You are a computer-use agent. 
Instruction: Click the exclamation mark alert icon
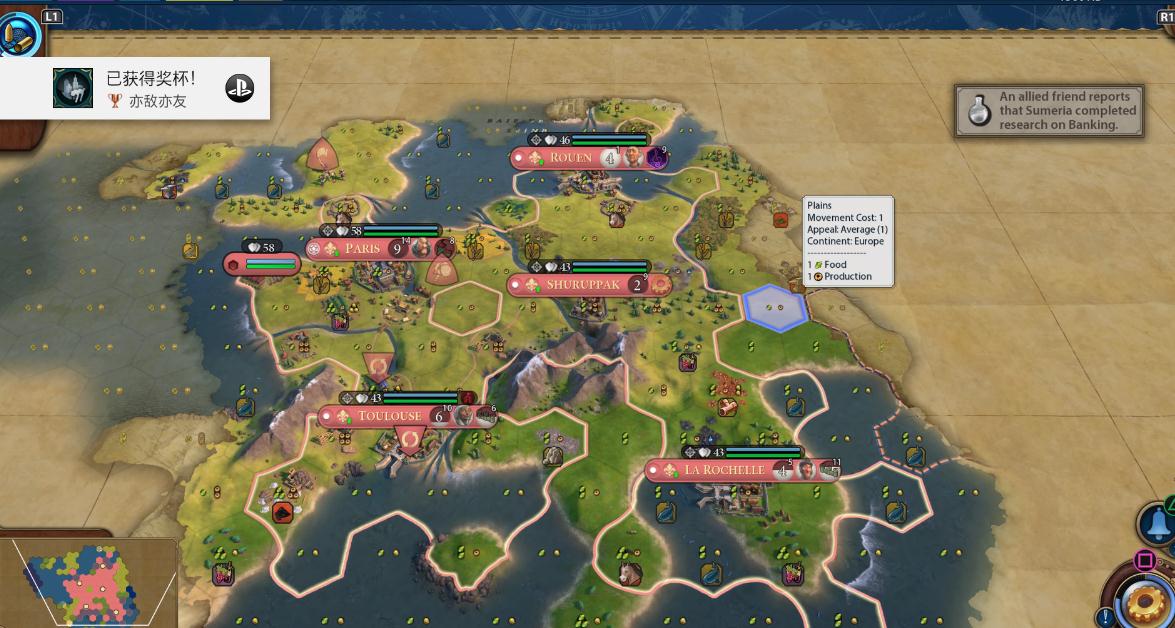(1105, 617)
